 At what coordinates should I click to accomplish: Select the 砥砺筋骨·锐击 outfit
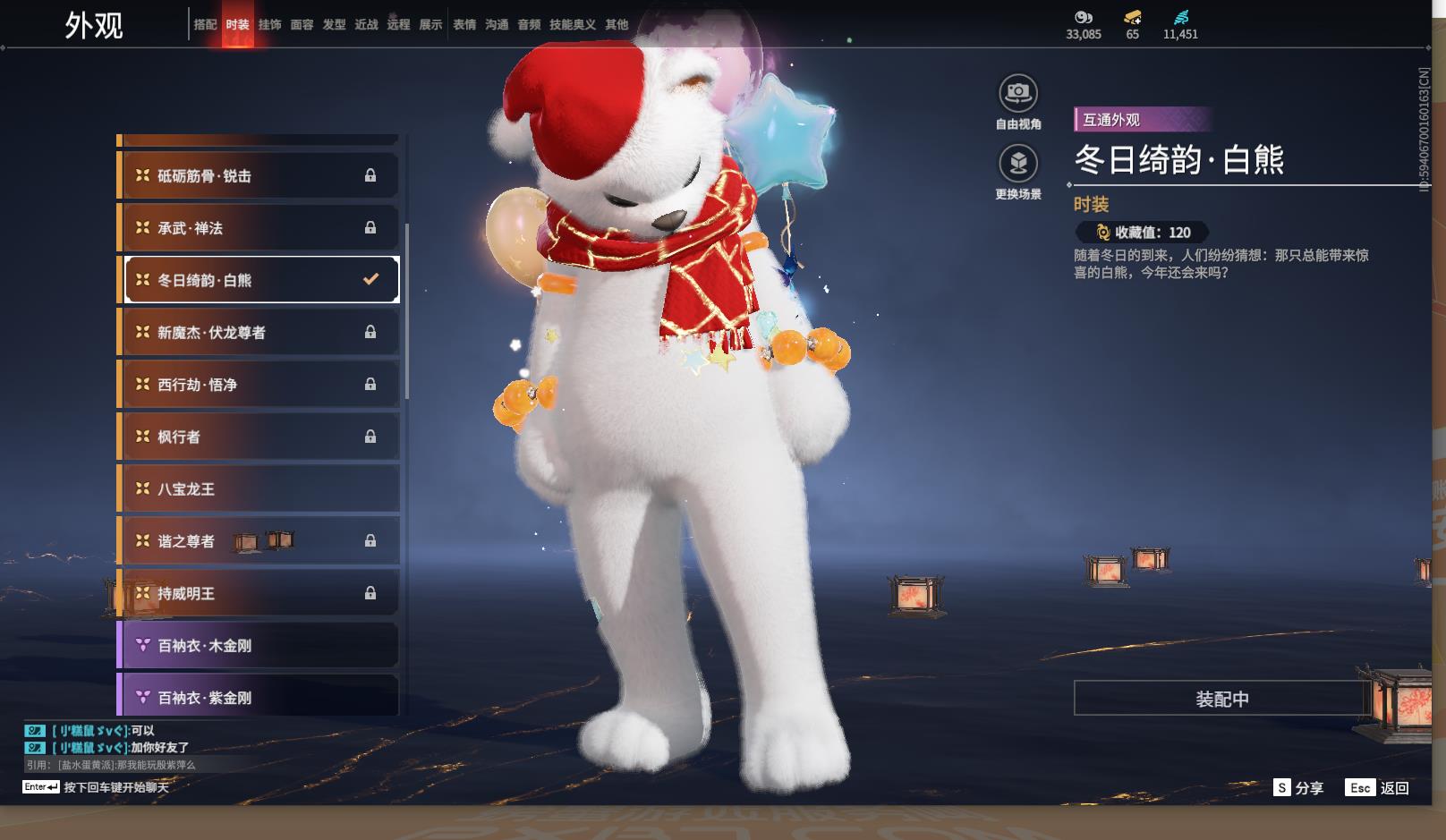[x=259, y=176]
